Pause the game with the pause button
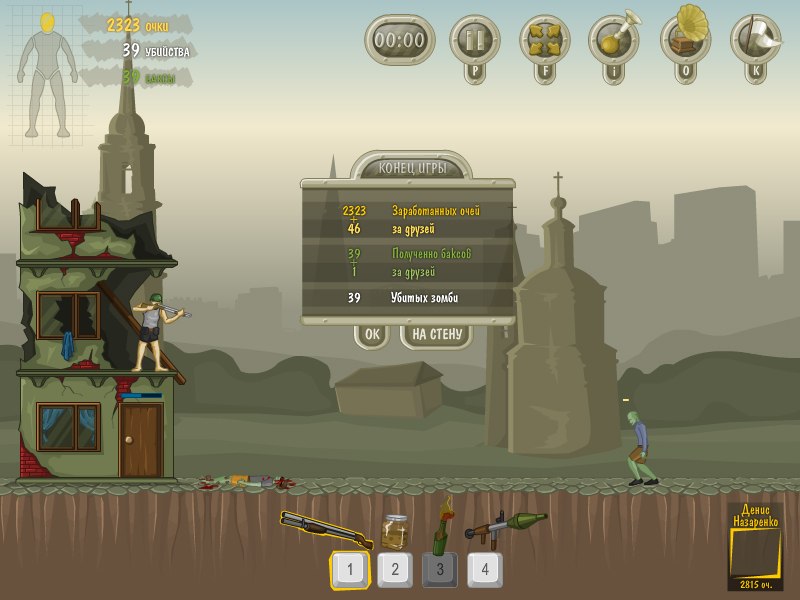The height and width of the screenshot is (600, 800). pyautogui.click(x=474, y=40)
